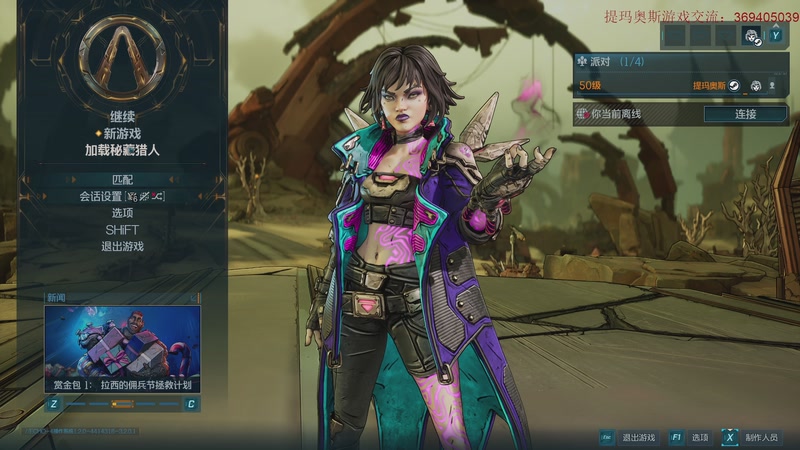This screenshot has height=450, width=800.
Task: Select the SHiFT menu entry
Action: click(x=122, y=230)
